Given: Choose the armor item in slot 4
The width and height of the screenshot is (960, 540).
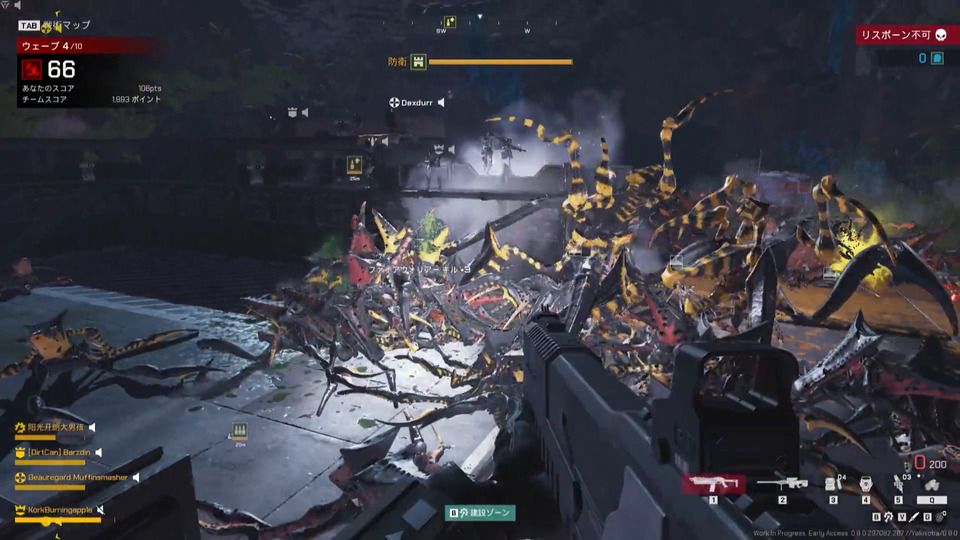Looking at the screenshot, I should coord(866,484).
